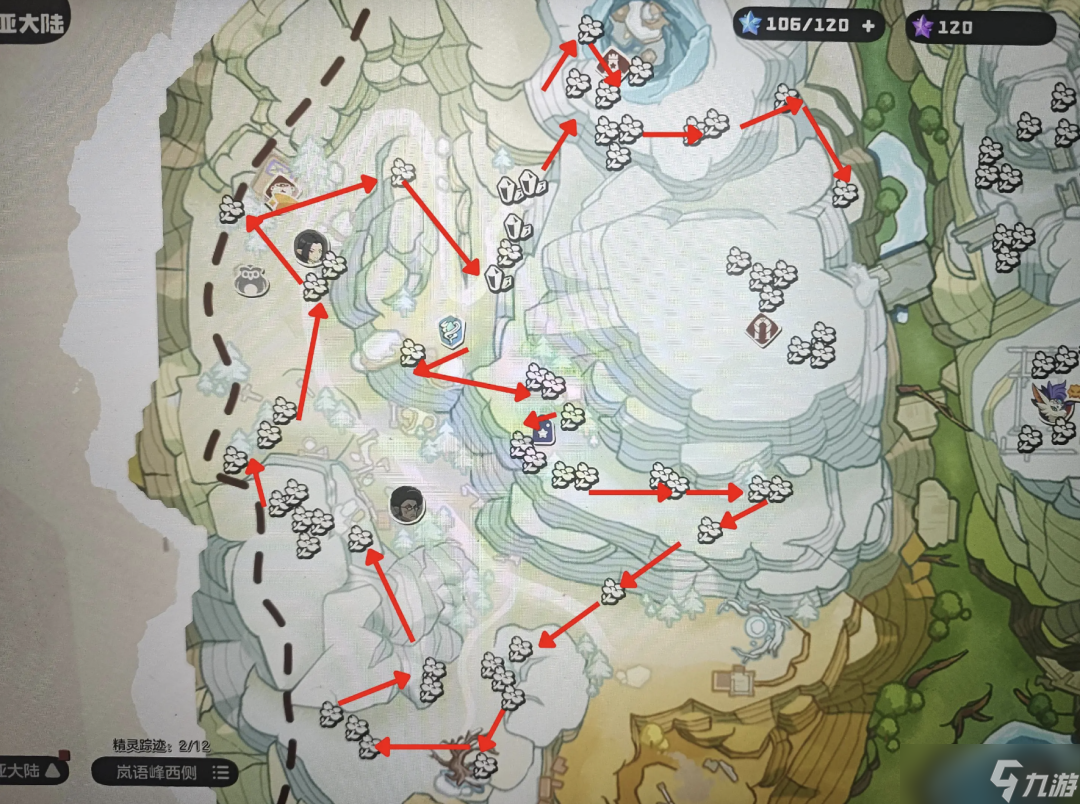Click the long-haired NPC portrait marker
This screenshot has height=804, width=1080.
pyautogui.click(x=307, y=245)
